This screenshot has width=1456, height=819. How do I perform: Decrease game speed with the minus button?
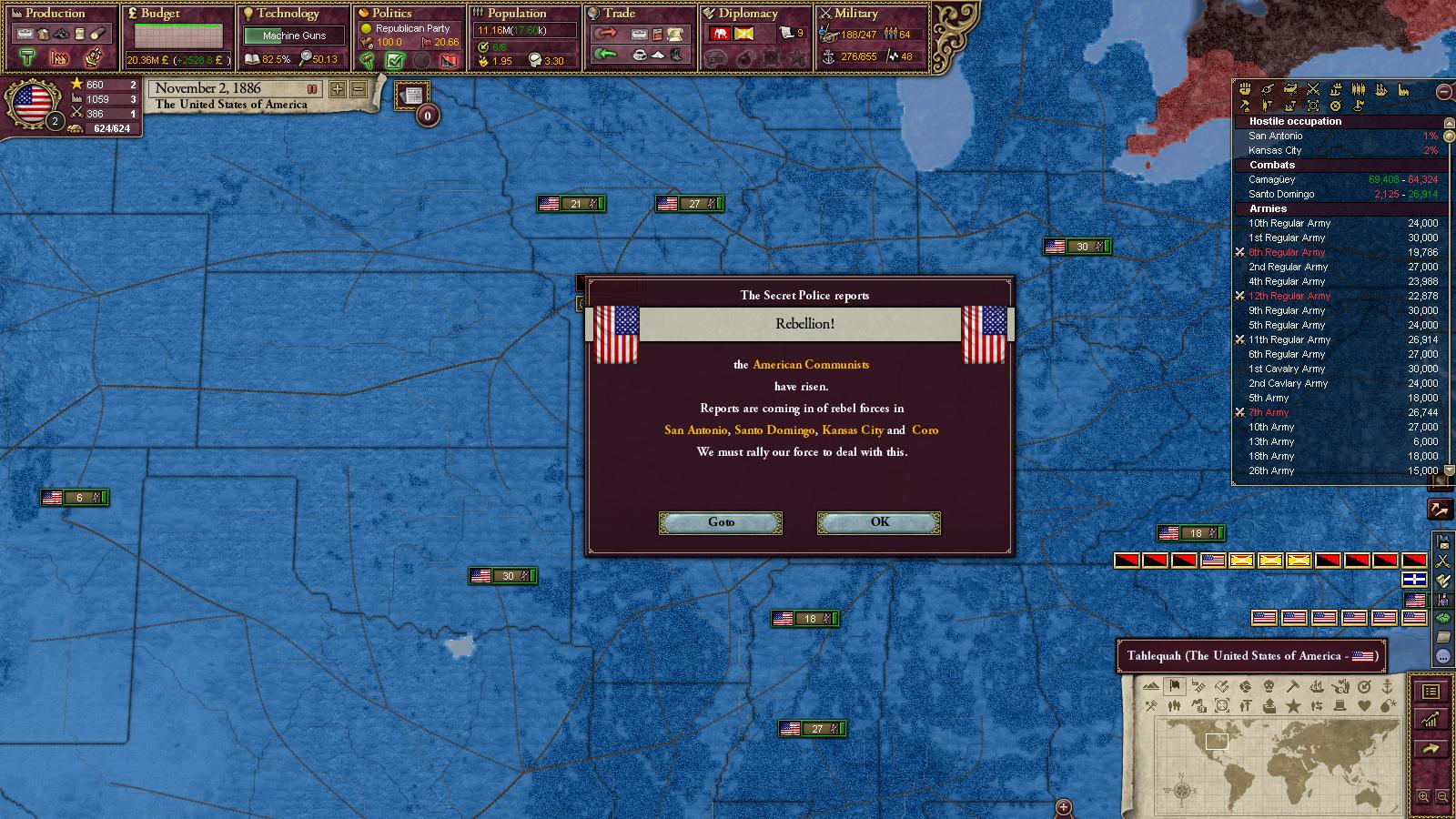[359, 89]
